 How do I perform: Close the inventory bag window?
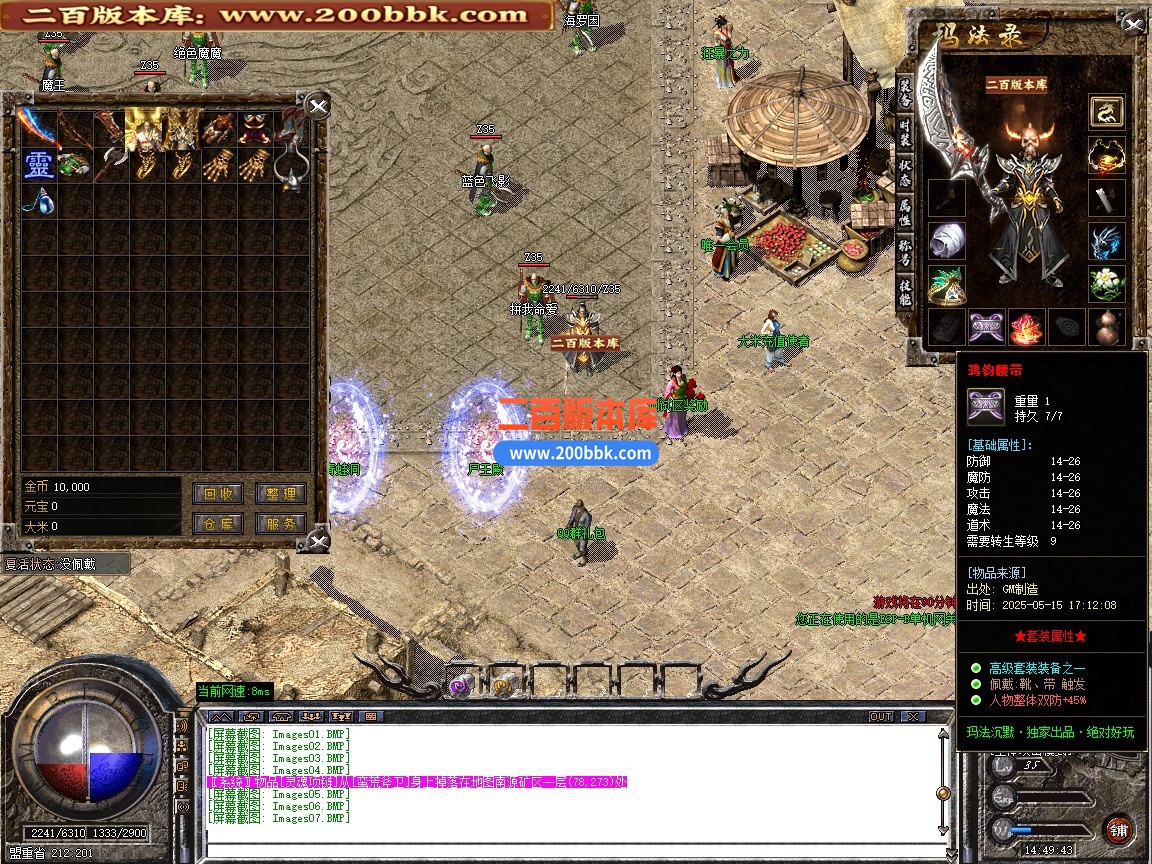(x=317, y=106)
